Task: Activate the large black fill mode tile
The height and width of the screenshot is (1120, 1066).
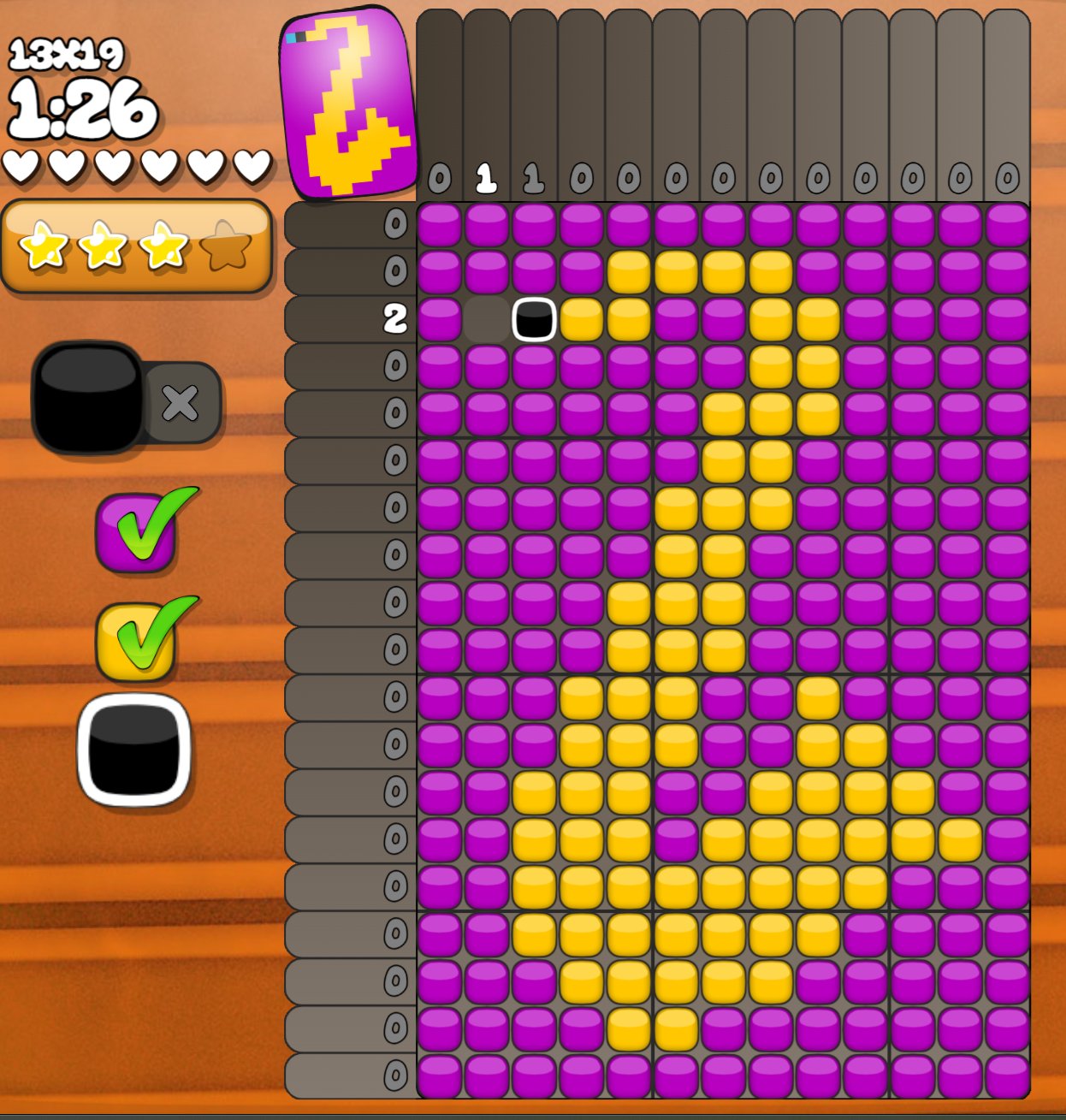Action: pos(87,398)
